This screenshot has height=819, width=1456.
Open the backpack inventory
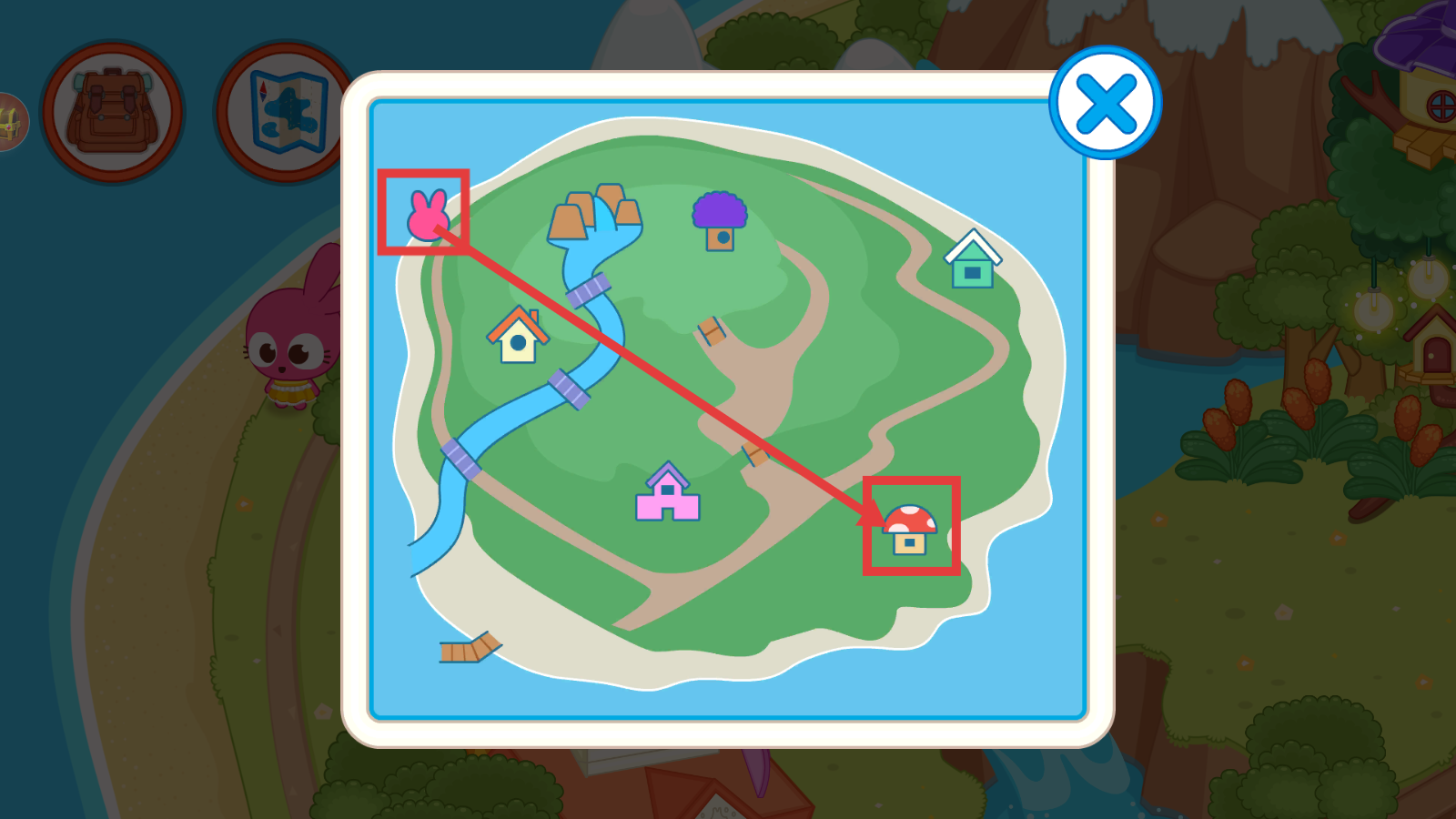[113, 113]
